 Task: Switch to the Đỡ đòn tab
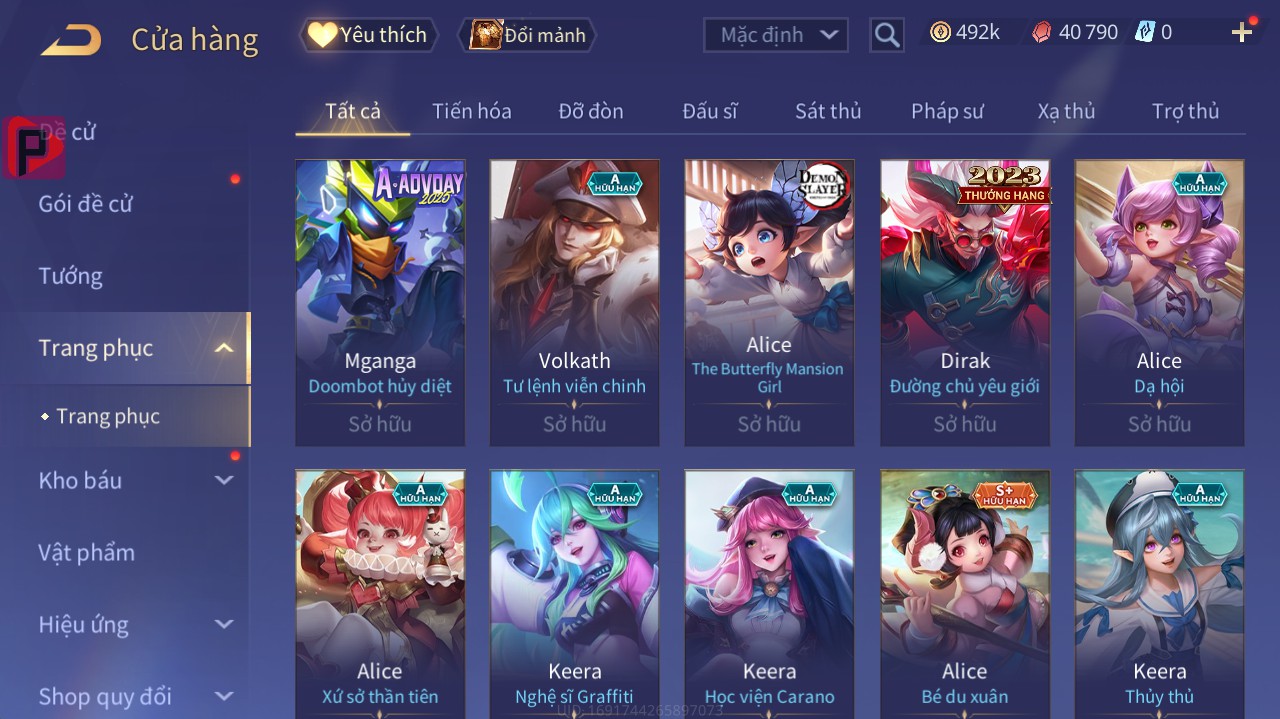590,111
